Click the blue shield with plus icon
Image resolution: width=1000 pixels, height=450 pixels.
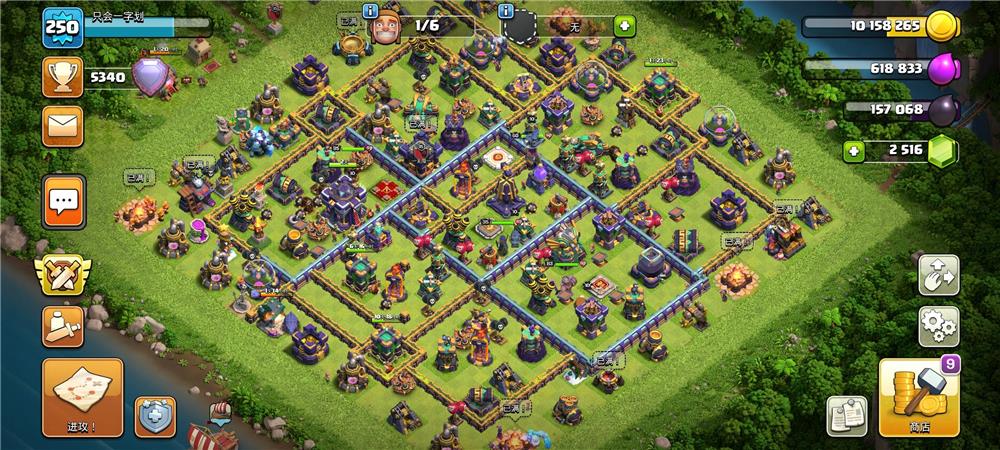155,416
